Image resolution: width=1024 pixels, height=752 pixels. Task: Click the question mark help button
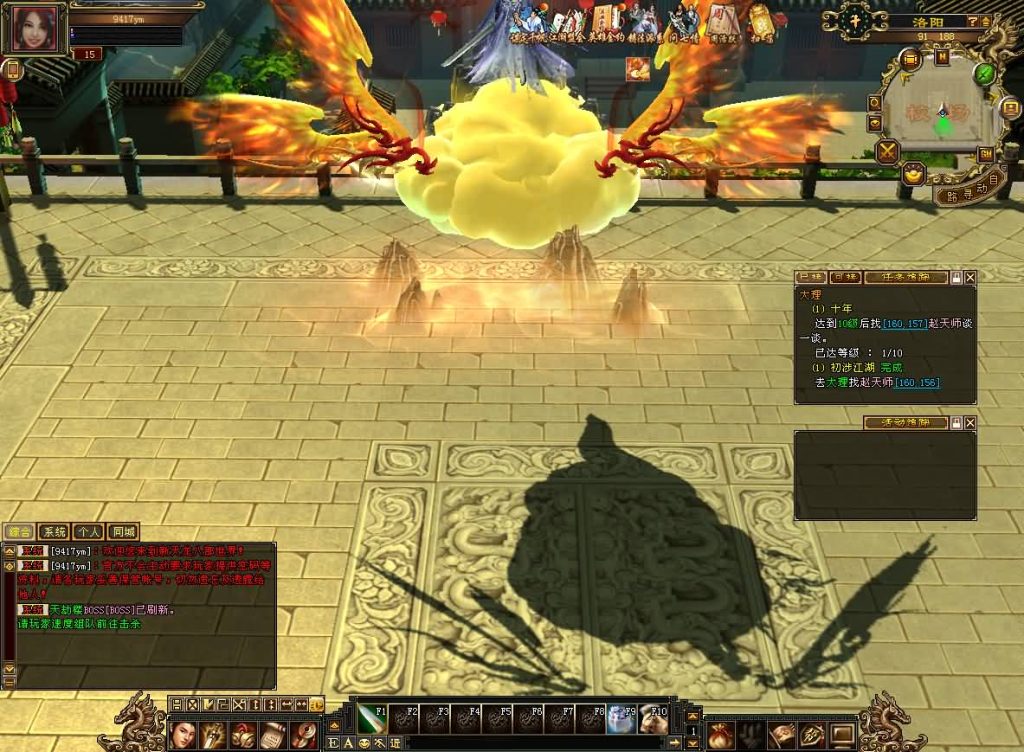pyautogui.click(x=973, y=21)
